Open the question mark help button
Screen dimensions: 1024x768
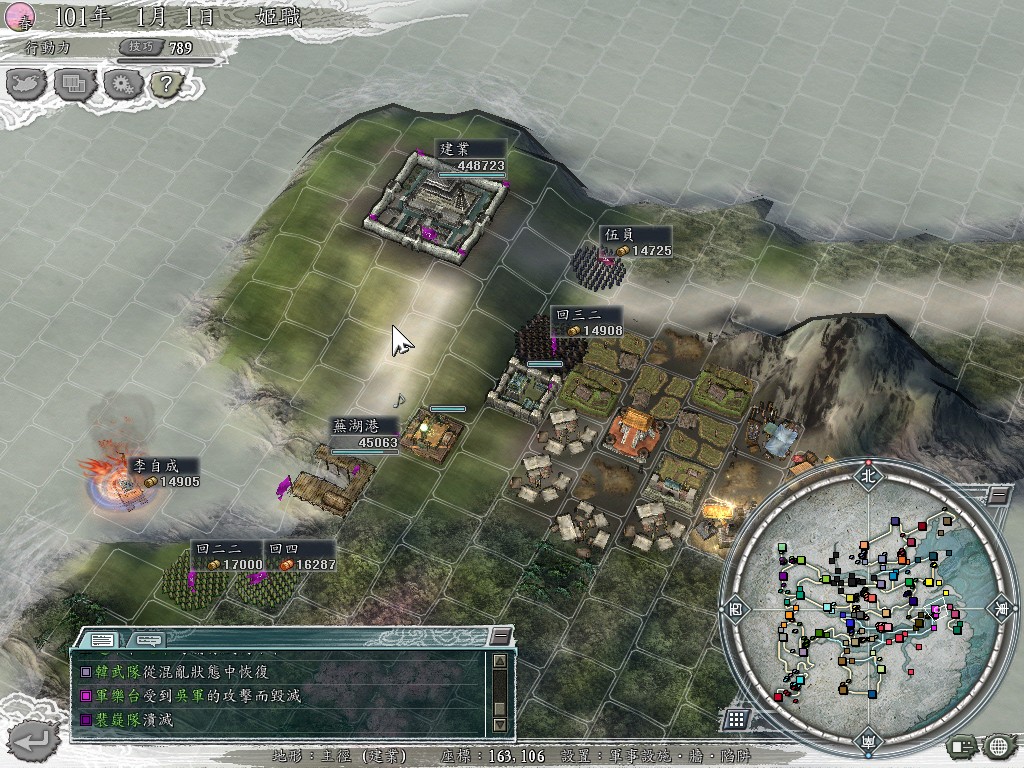(165, 84)
